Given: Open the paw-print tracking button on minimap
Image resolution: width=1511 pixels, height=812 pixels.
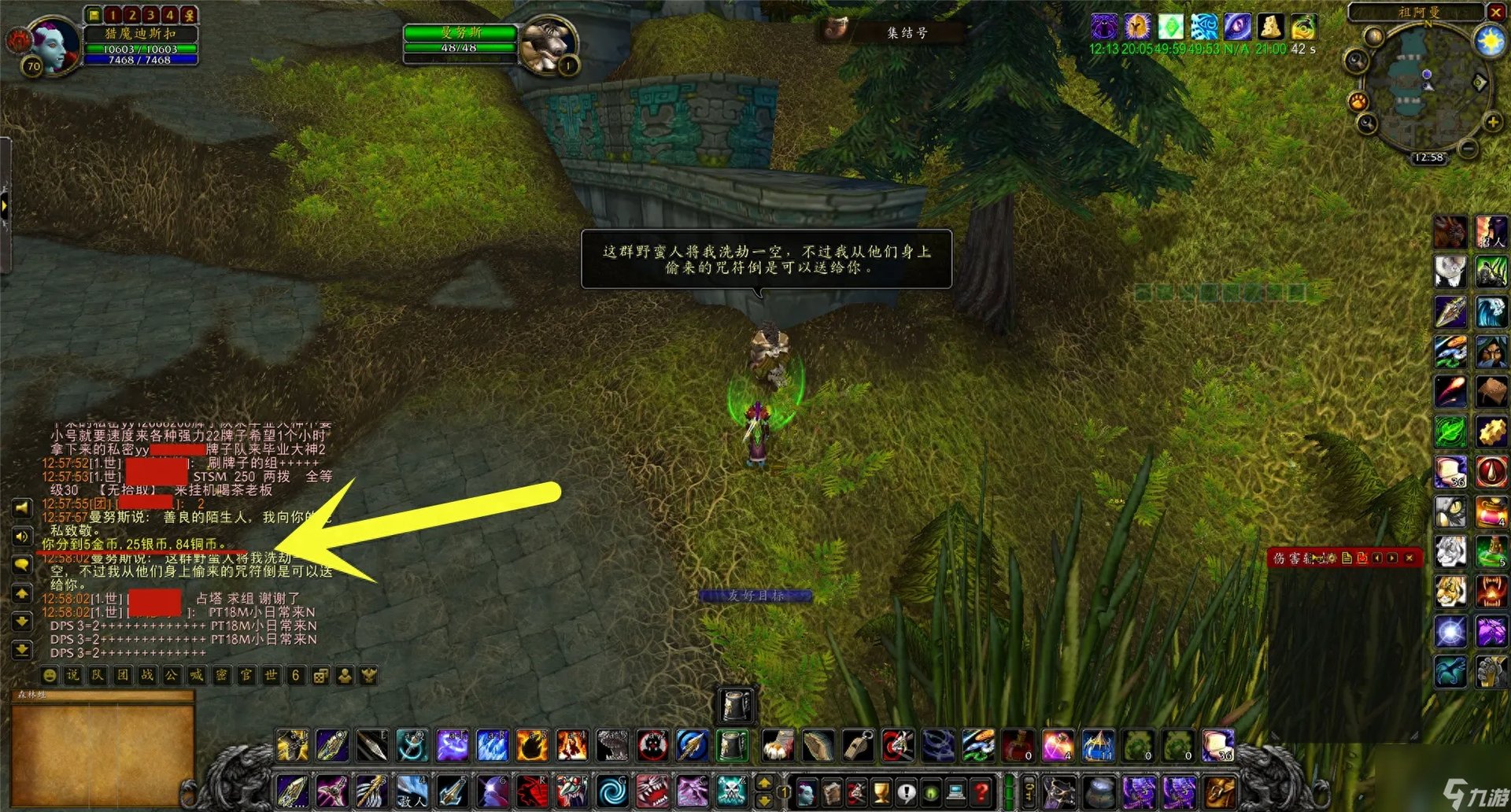Looking at the screenshot, I should (x=1358, y=101).
